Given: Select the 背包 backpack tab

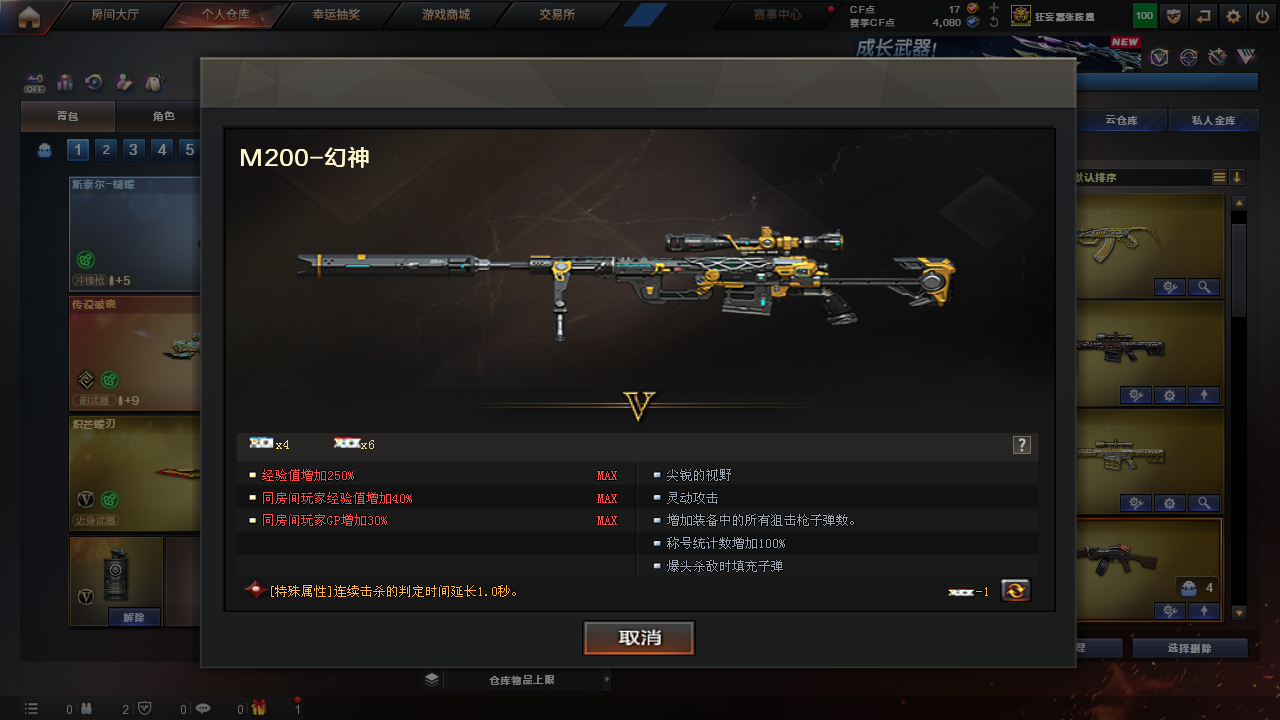Looking at the screenshot, I should (68, 117).
